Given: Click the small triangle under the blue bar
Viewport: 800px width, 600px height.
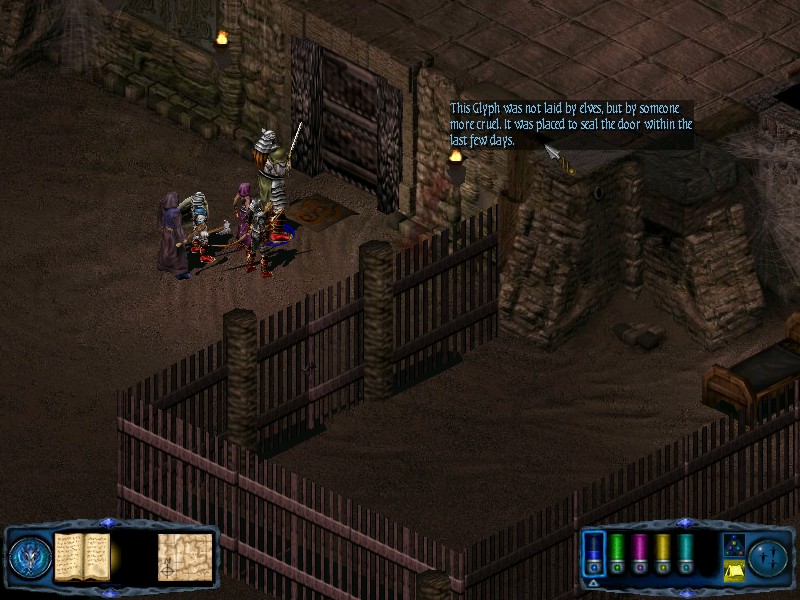Looking at the screenshot, I should 594,582.
